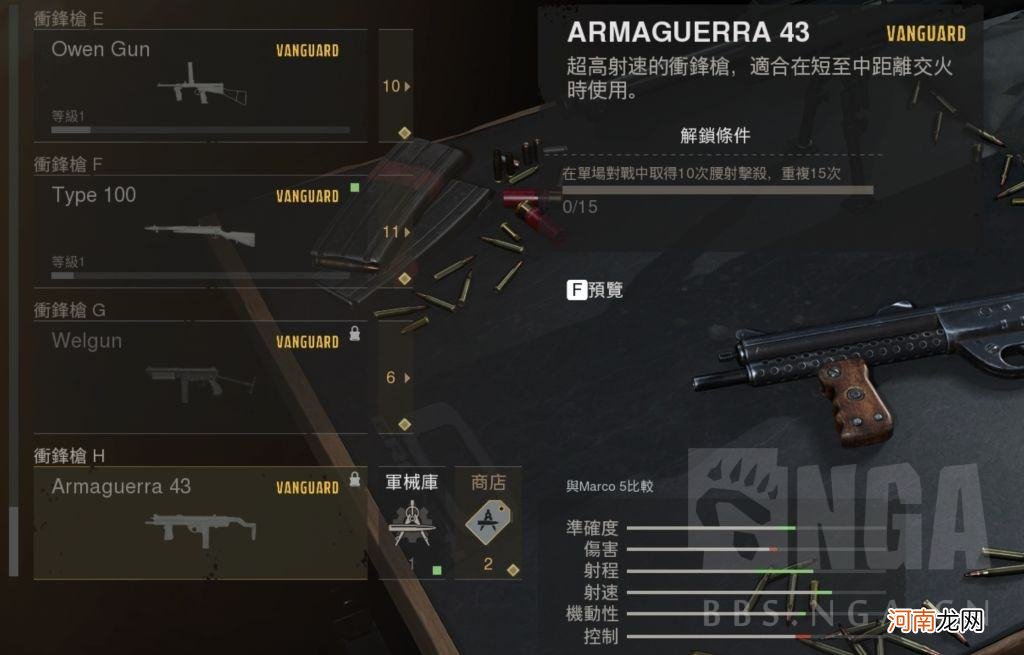Pick the Armaguerra 43 weapon row
Screen dimensions: 1024x655
(x=200, y=523)
